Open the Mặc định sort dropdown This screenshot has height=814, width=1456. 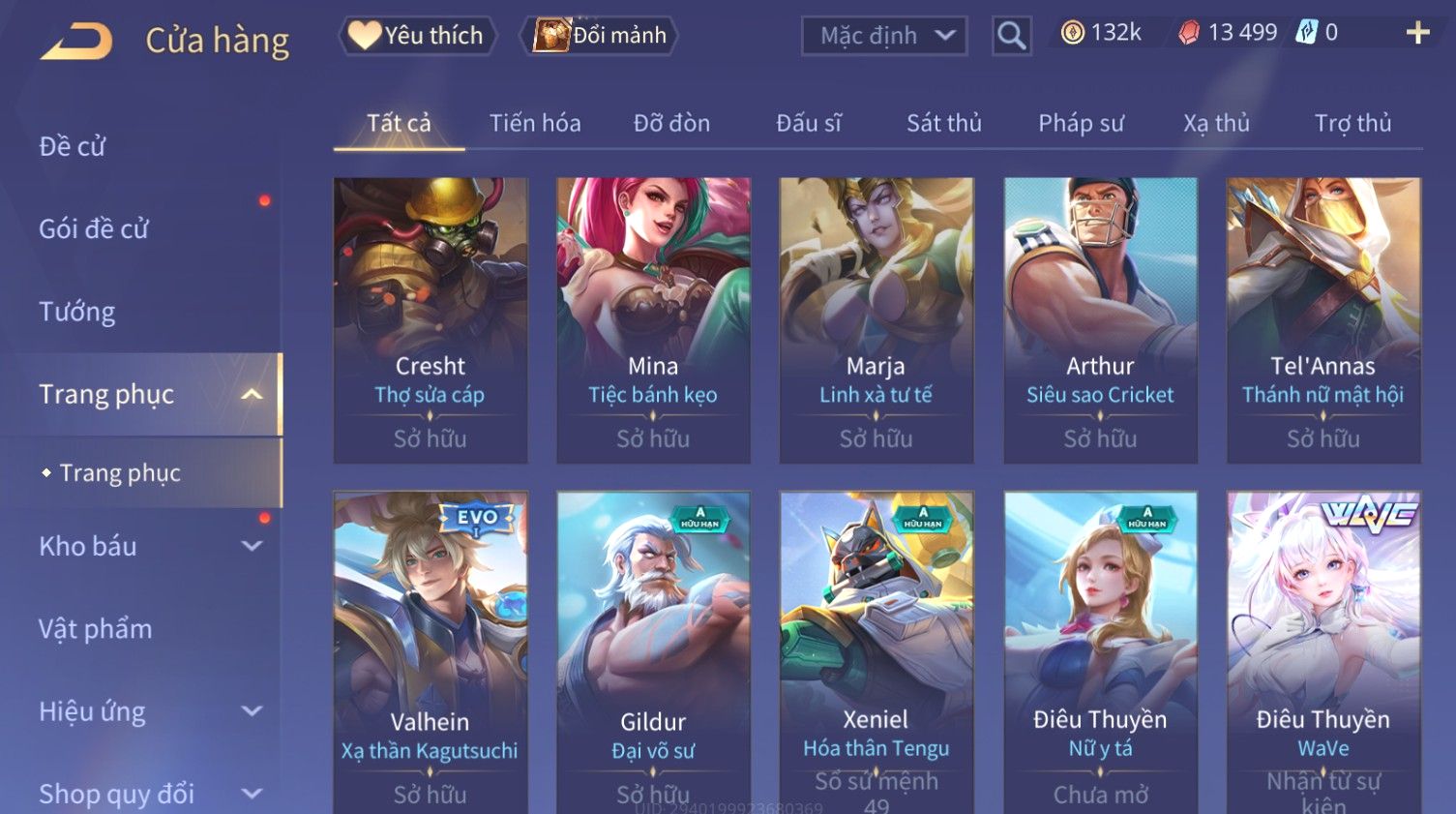(884, 37)
